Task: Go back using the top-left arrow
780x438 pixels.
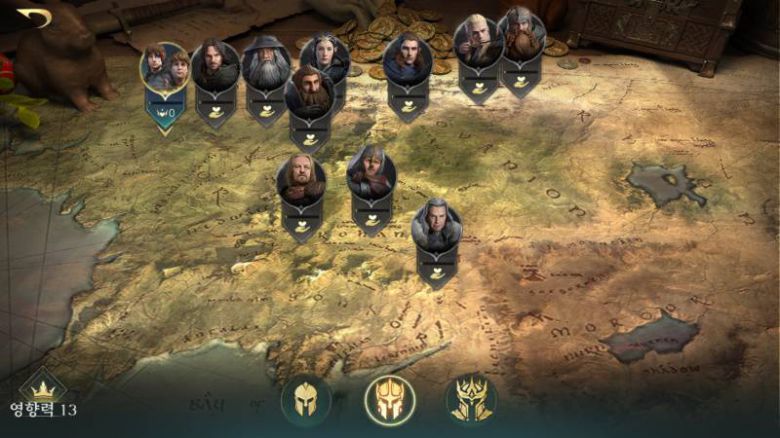Action: 35,17
